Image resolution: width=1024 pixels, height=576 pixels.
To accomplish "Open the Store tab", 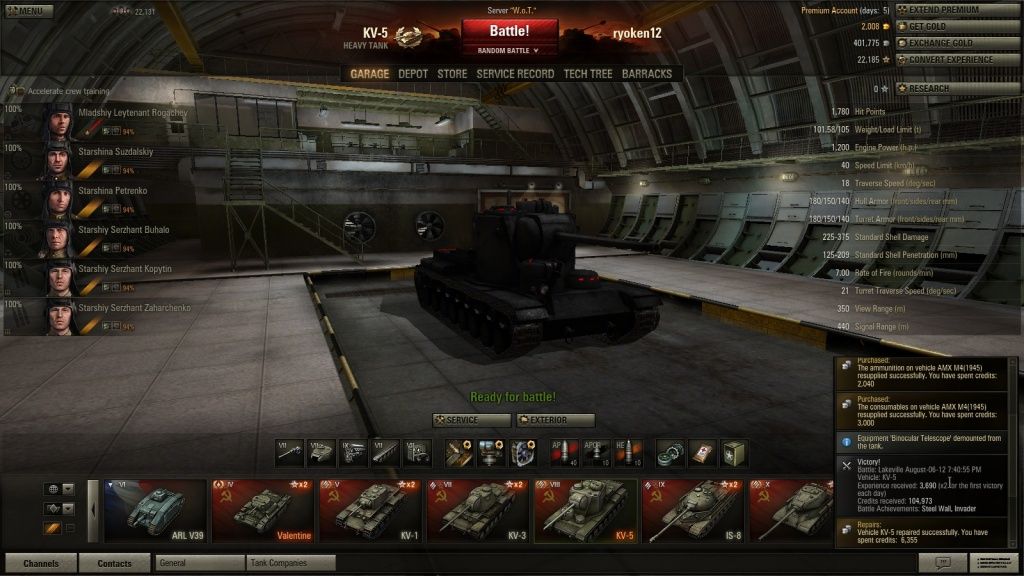I will coord(452,74).
